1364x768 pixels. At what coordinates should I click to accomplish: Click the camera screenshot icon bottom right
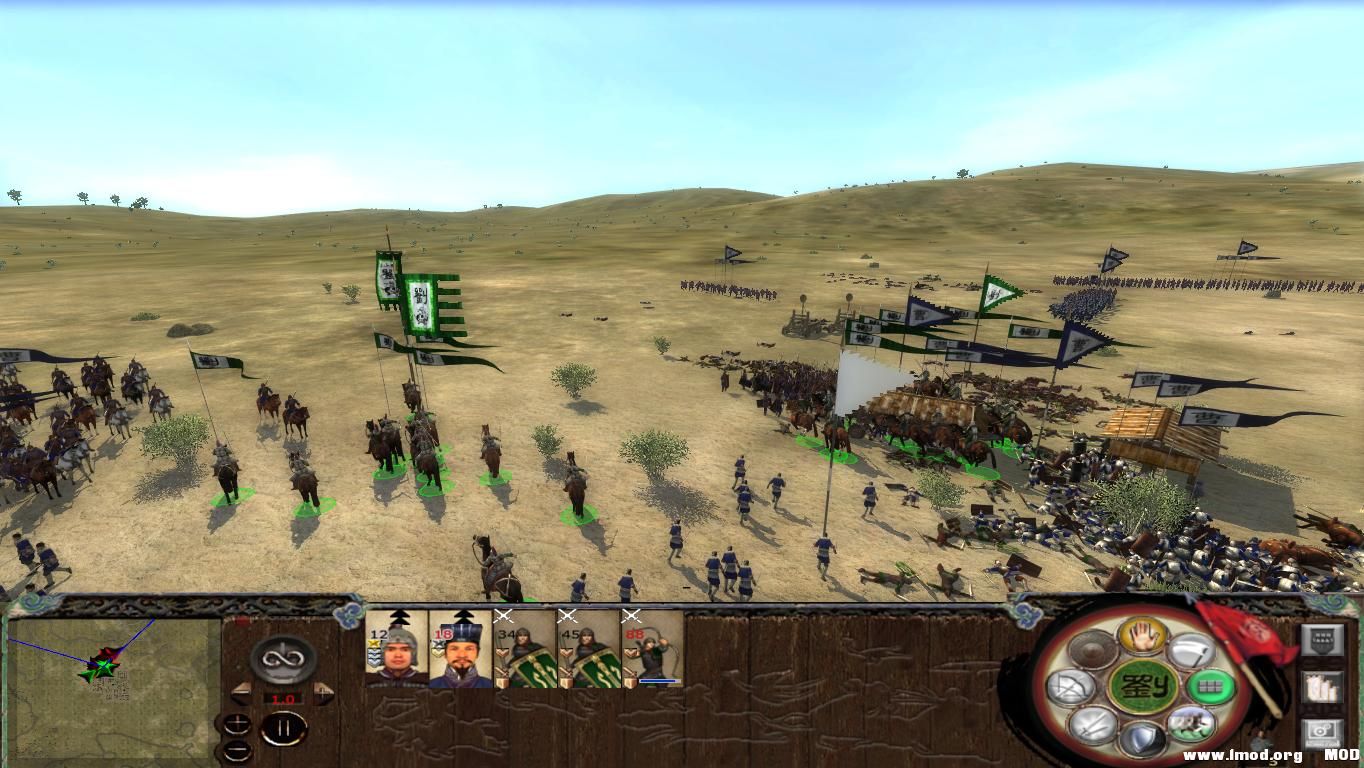[x=1321, y=732]
